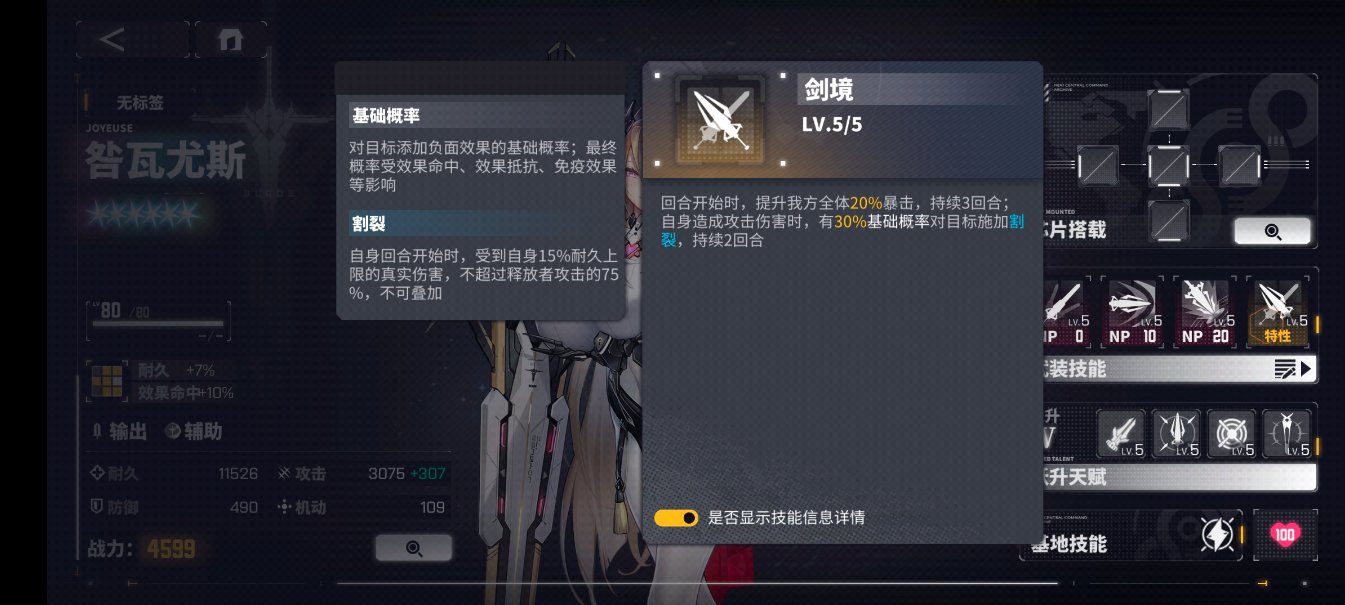The image size is (1345, 605).
Task: Open the chip loadout magnifier button
Action: coord(1272,231)
